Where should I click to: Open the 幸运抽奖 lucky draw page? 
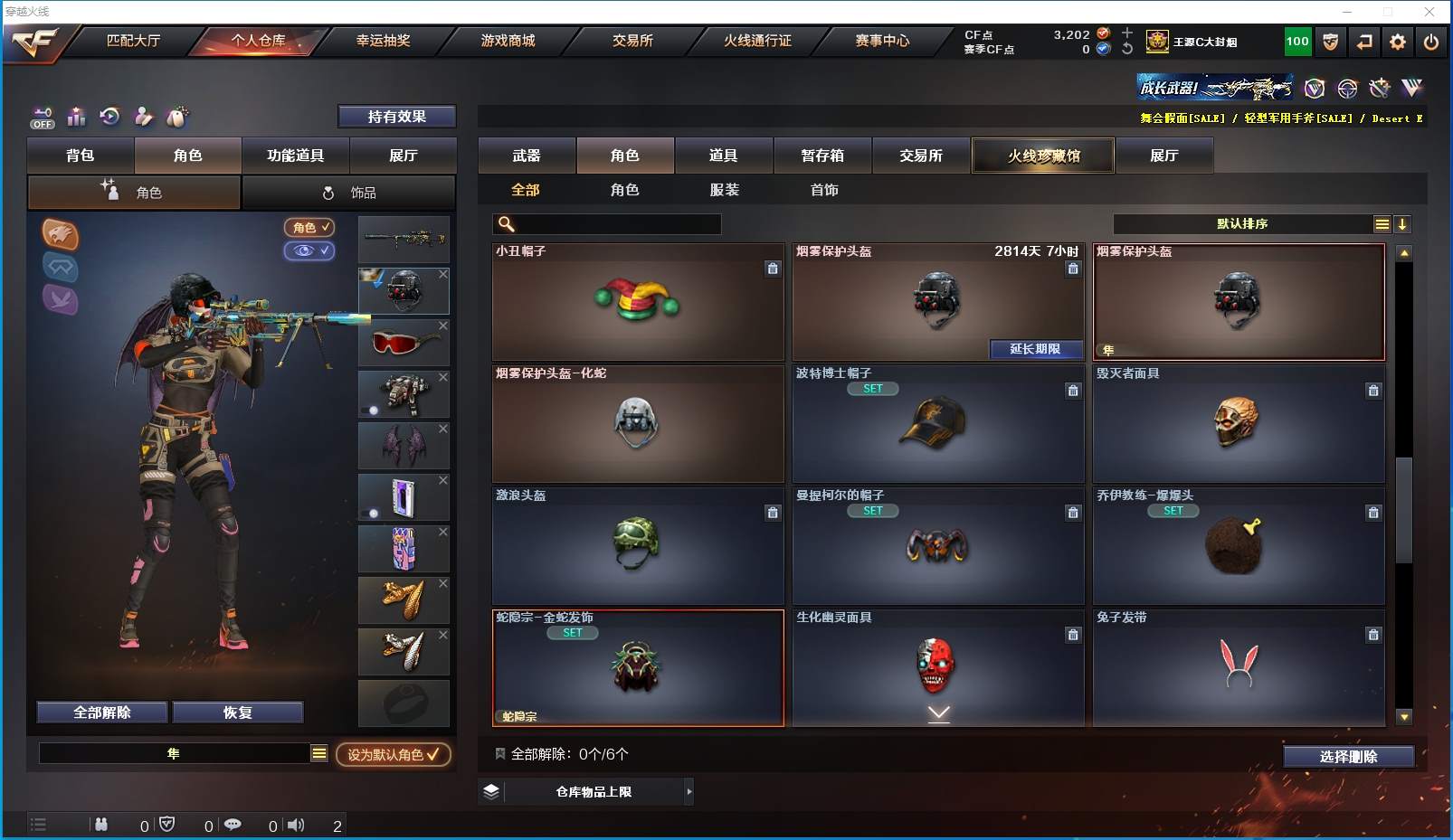click(x=383, y=41)
